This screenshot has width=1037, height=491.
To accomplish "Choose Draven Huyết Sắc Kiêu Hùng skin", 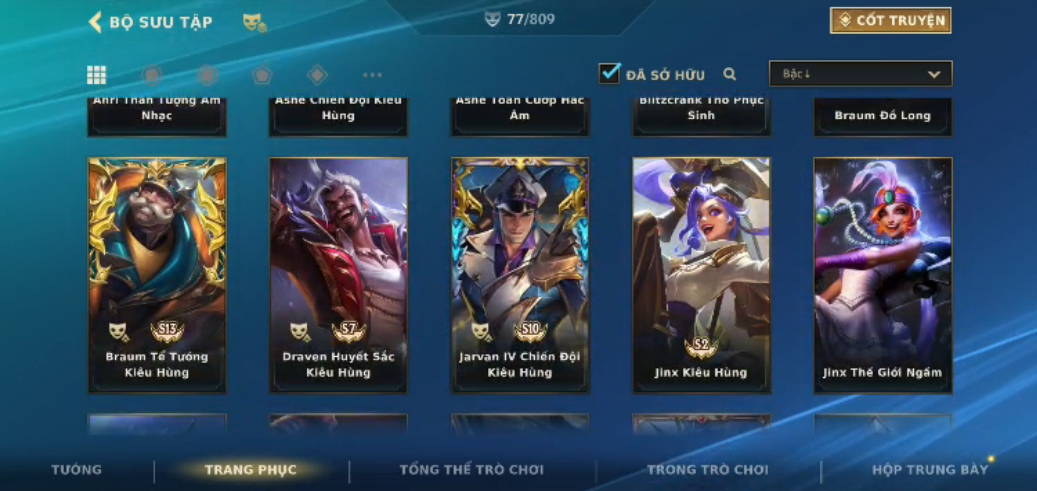I will (x=338, y=273).
